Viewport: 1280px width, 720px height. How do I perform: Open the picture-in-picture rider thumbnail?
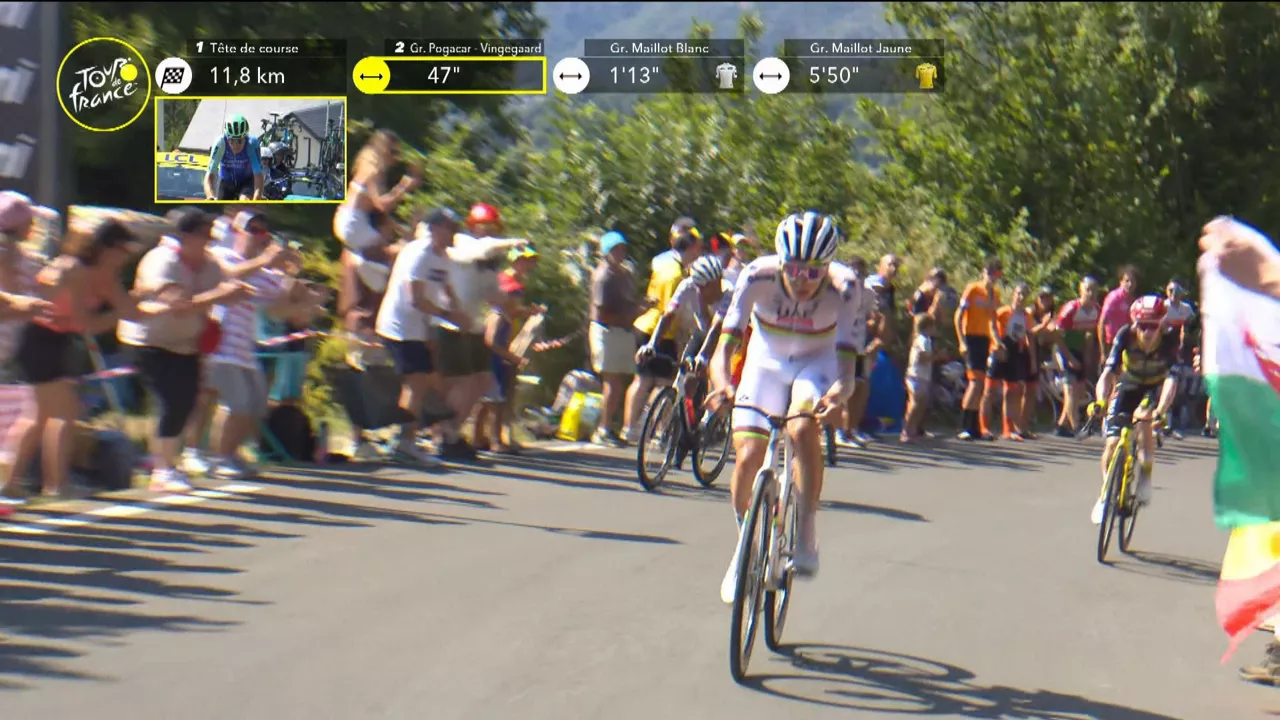(x=251, y=149)
